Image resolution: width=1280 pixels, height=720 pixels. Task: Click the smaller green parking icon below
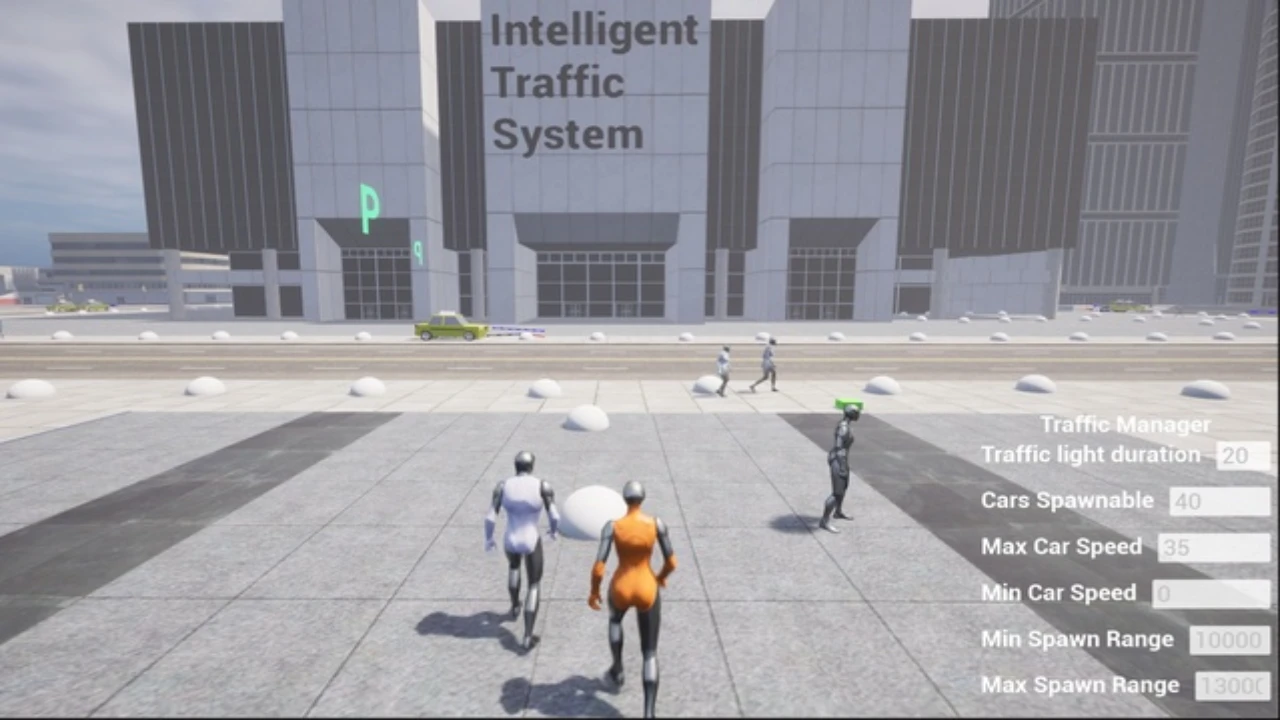coord(418,253)
